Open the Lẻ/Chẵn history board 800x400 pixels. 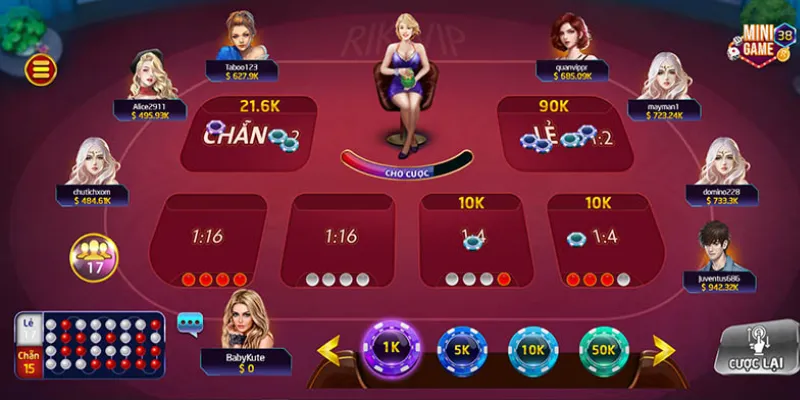click(90, 346)
